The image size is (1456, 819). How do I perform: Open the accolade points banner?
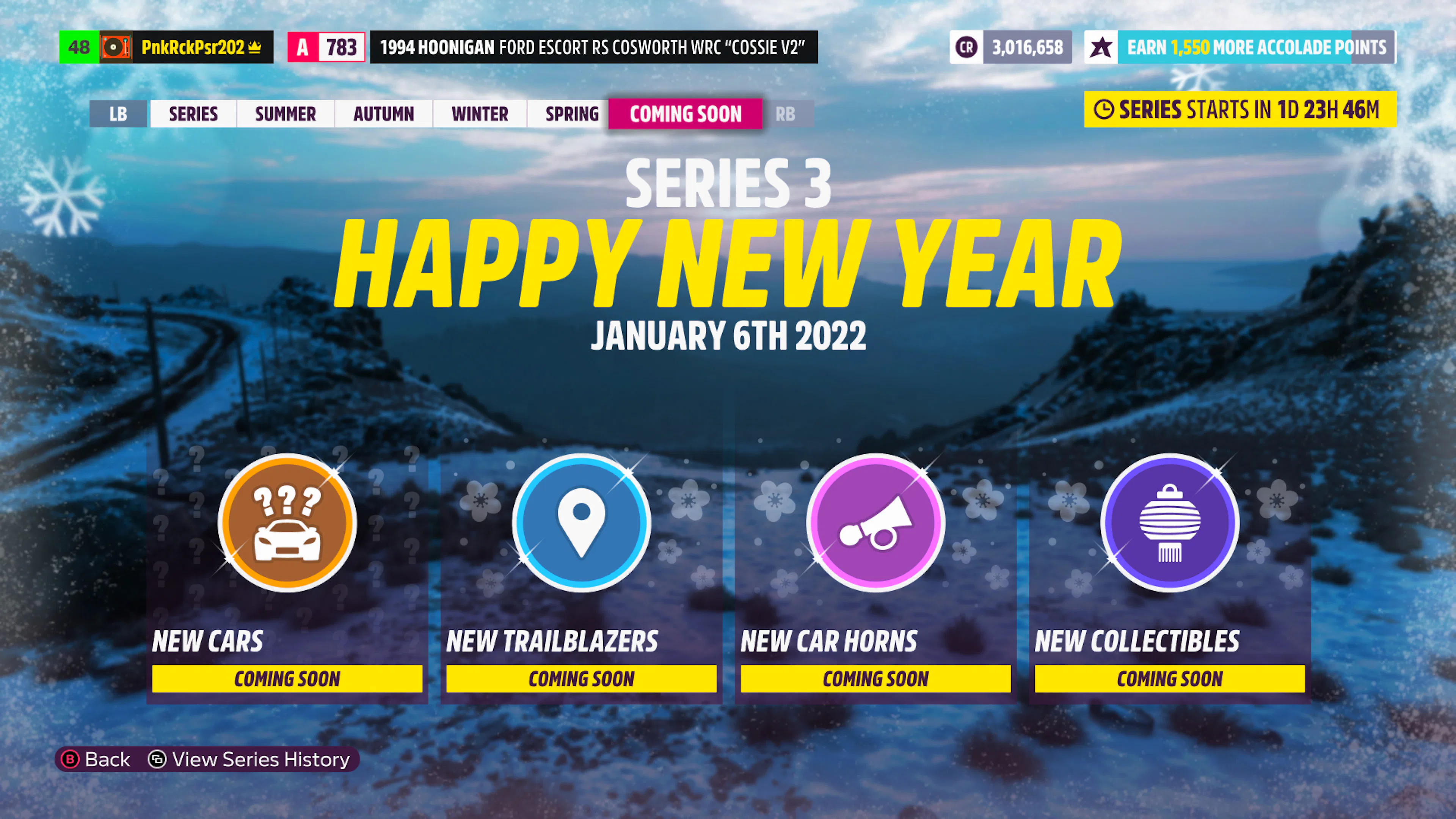pos(1240,47)
